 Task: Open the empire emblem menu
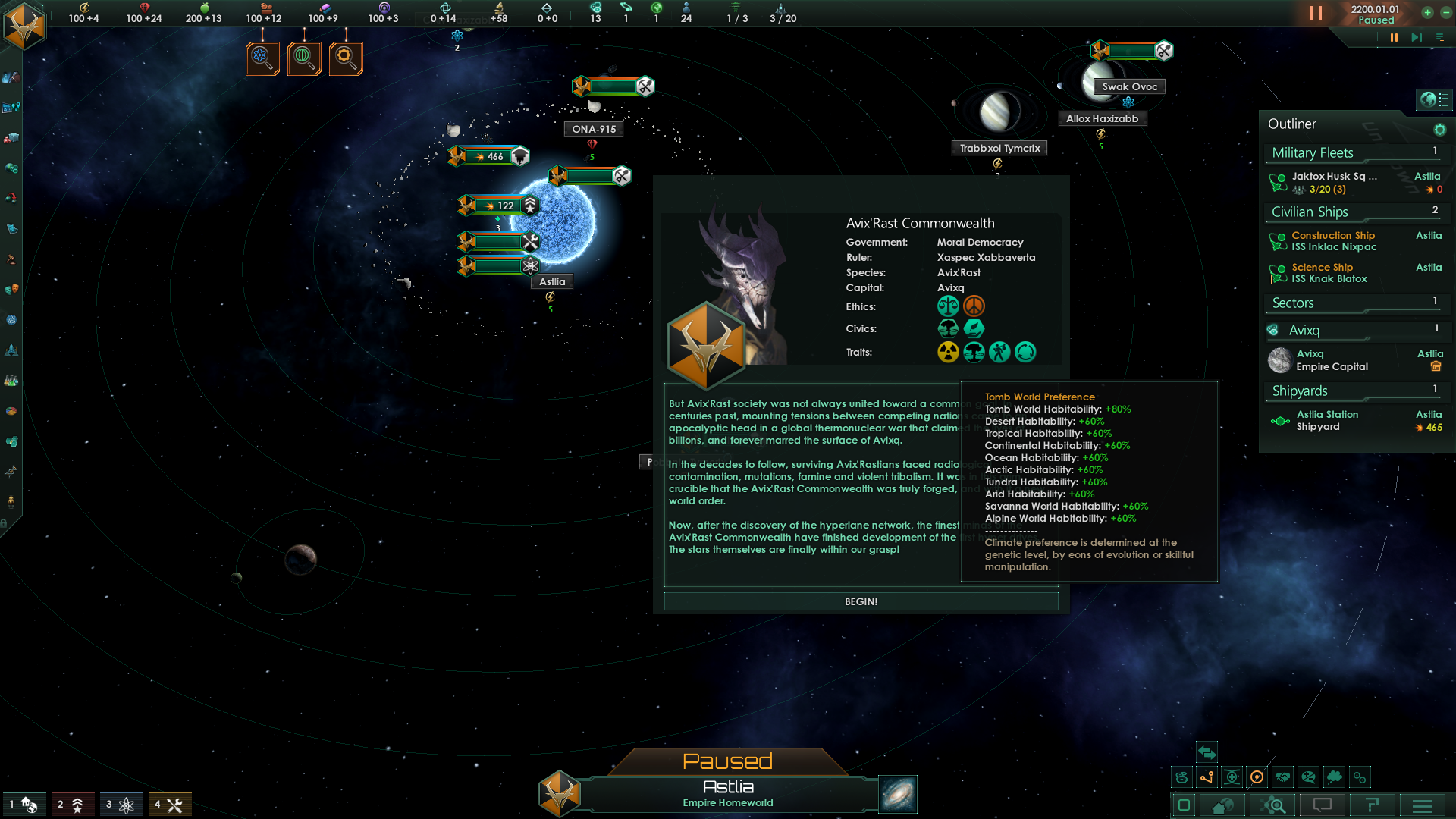click(24, 26)
